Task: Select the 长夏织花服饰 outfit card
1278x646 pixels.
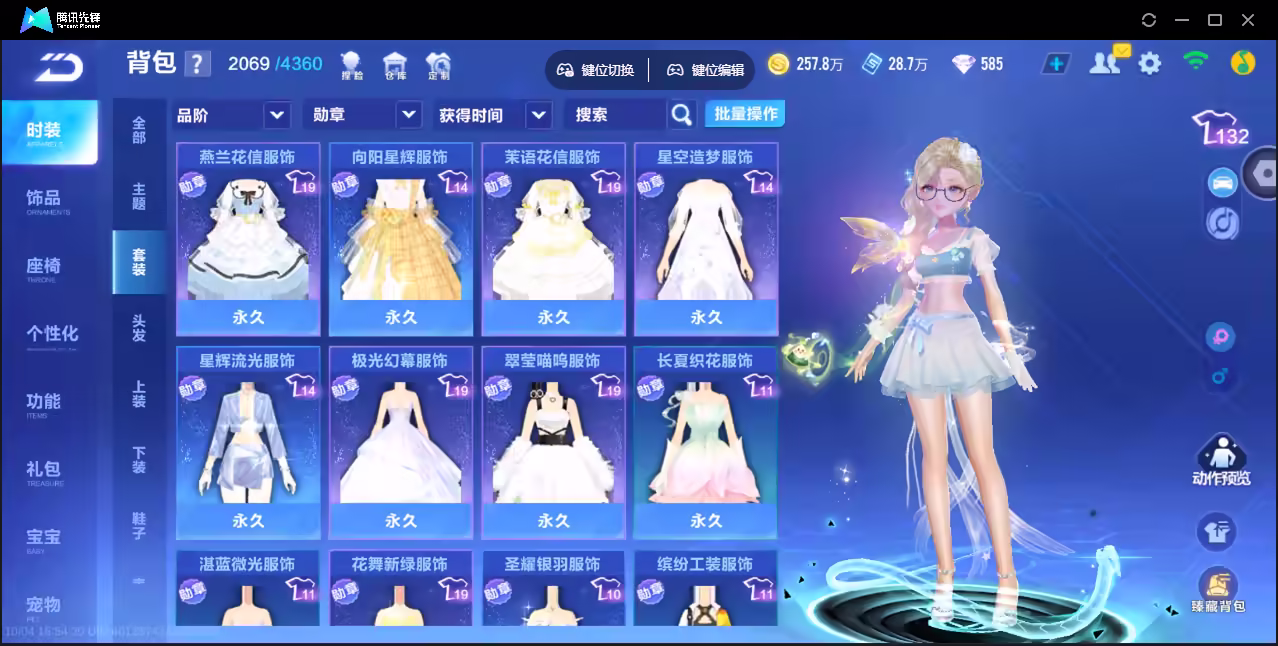Action: pyautogui.click(x=706, y=442)
